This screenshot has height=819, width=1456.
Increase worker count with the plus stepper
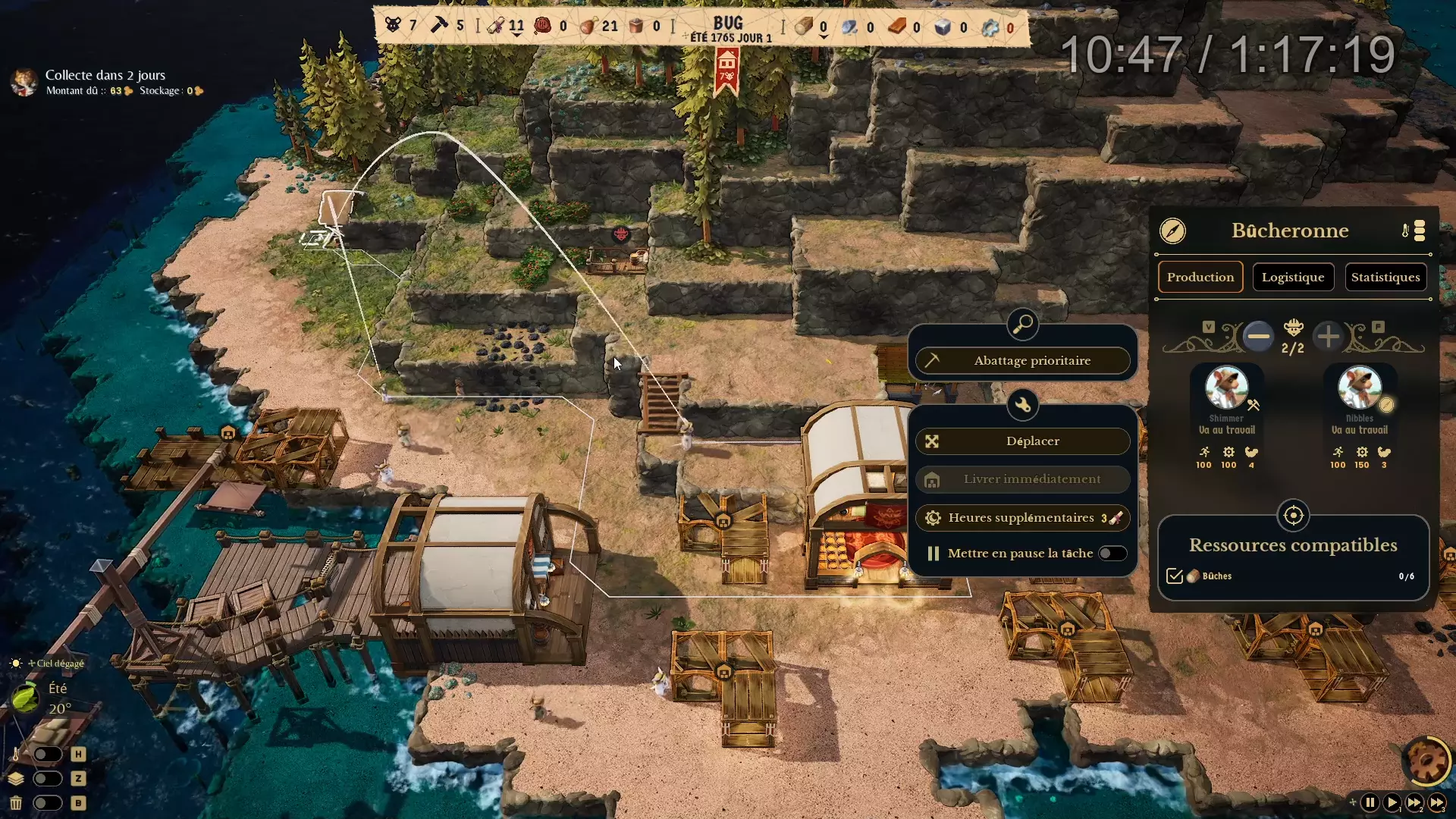(1328, 337)
